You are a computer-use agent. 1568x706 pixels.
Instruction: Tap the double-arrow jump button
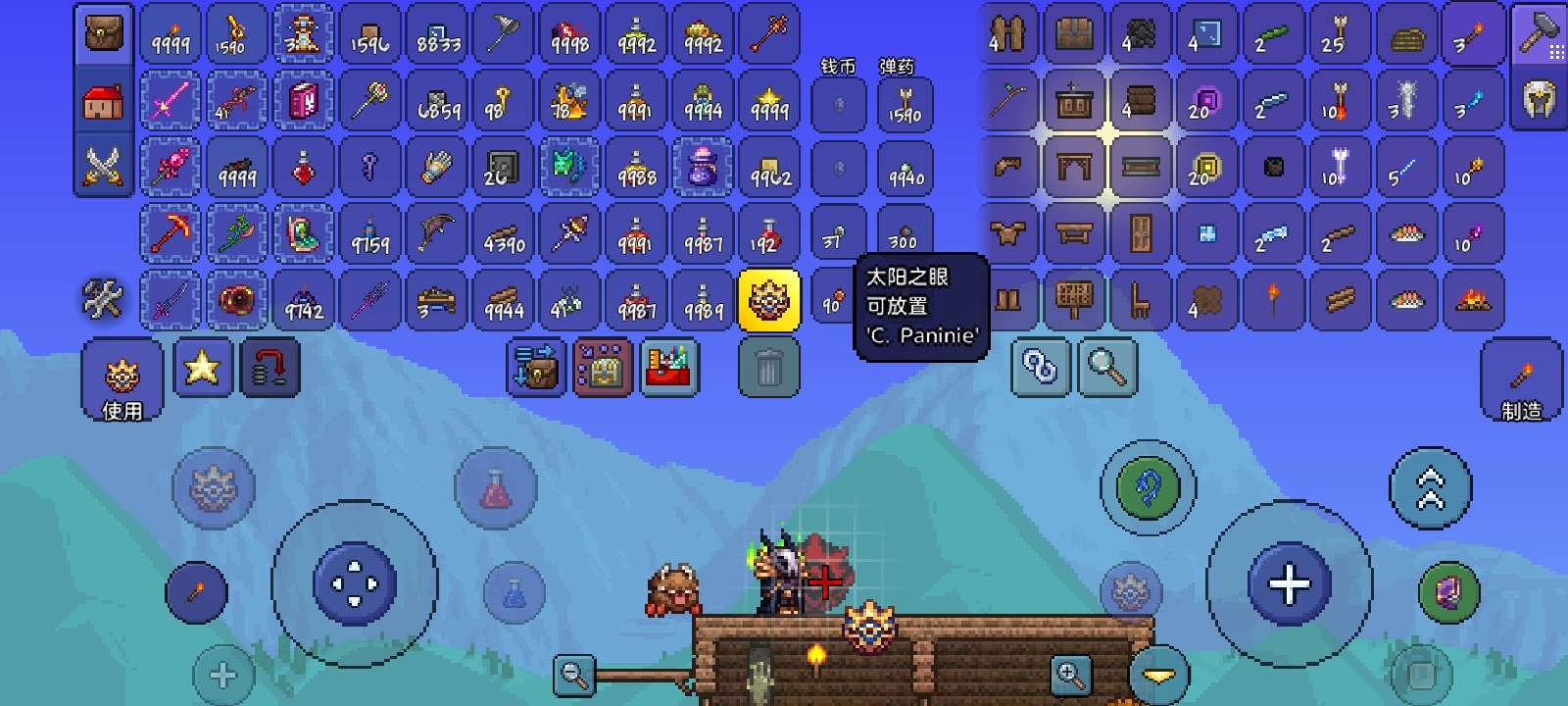coord(1430,488)
